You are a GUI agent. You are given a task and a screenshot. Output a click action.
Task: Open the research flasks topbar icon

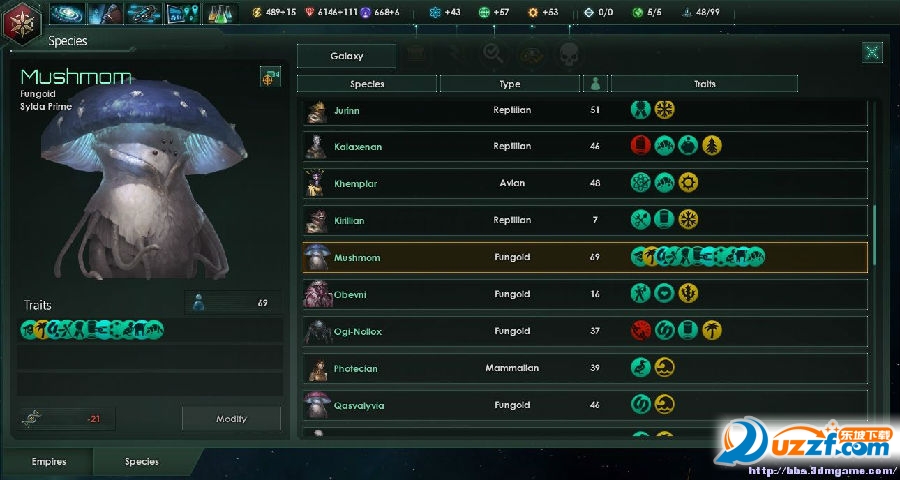coord(220,13)
